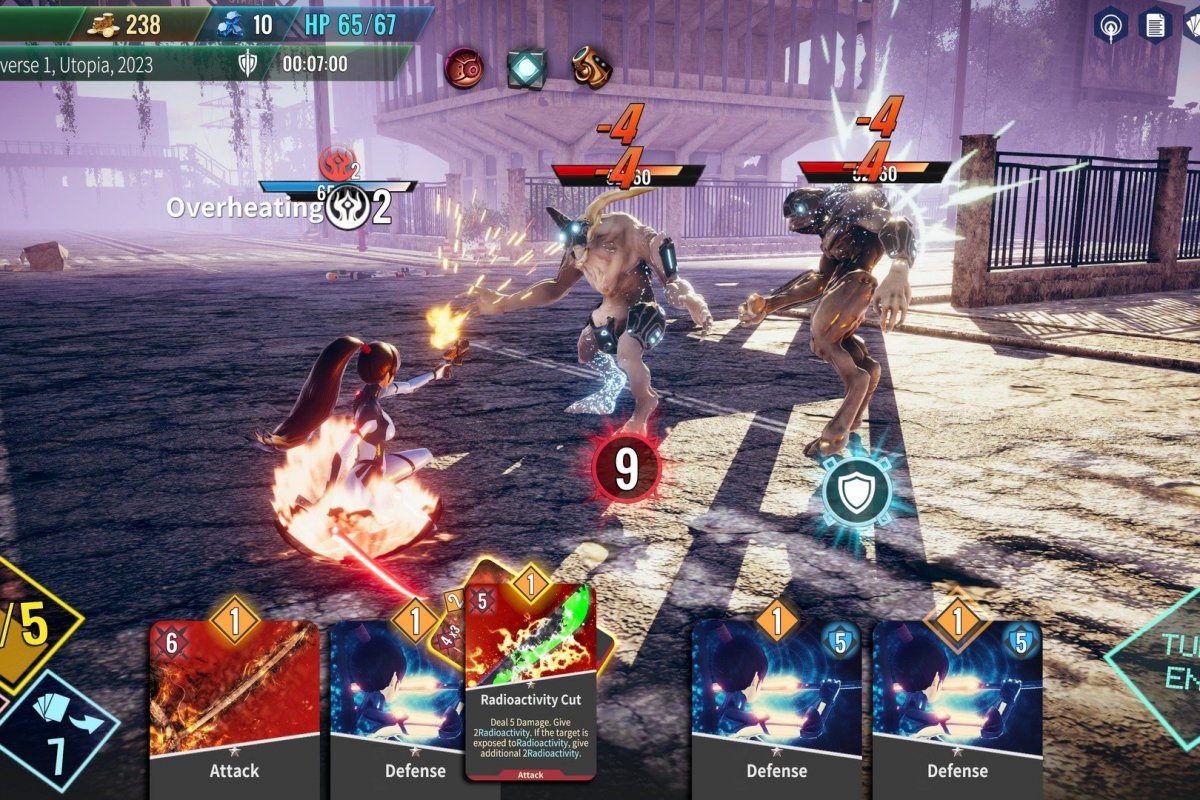Select the Attack card with 6 damage
Viewport: 1200px width, 800px height.
[234, 700]
